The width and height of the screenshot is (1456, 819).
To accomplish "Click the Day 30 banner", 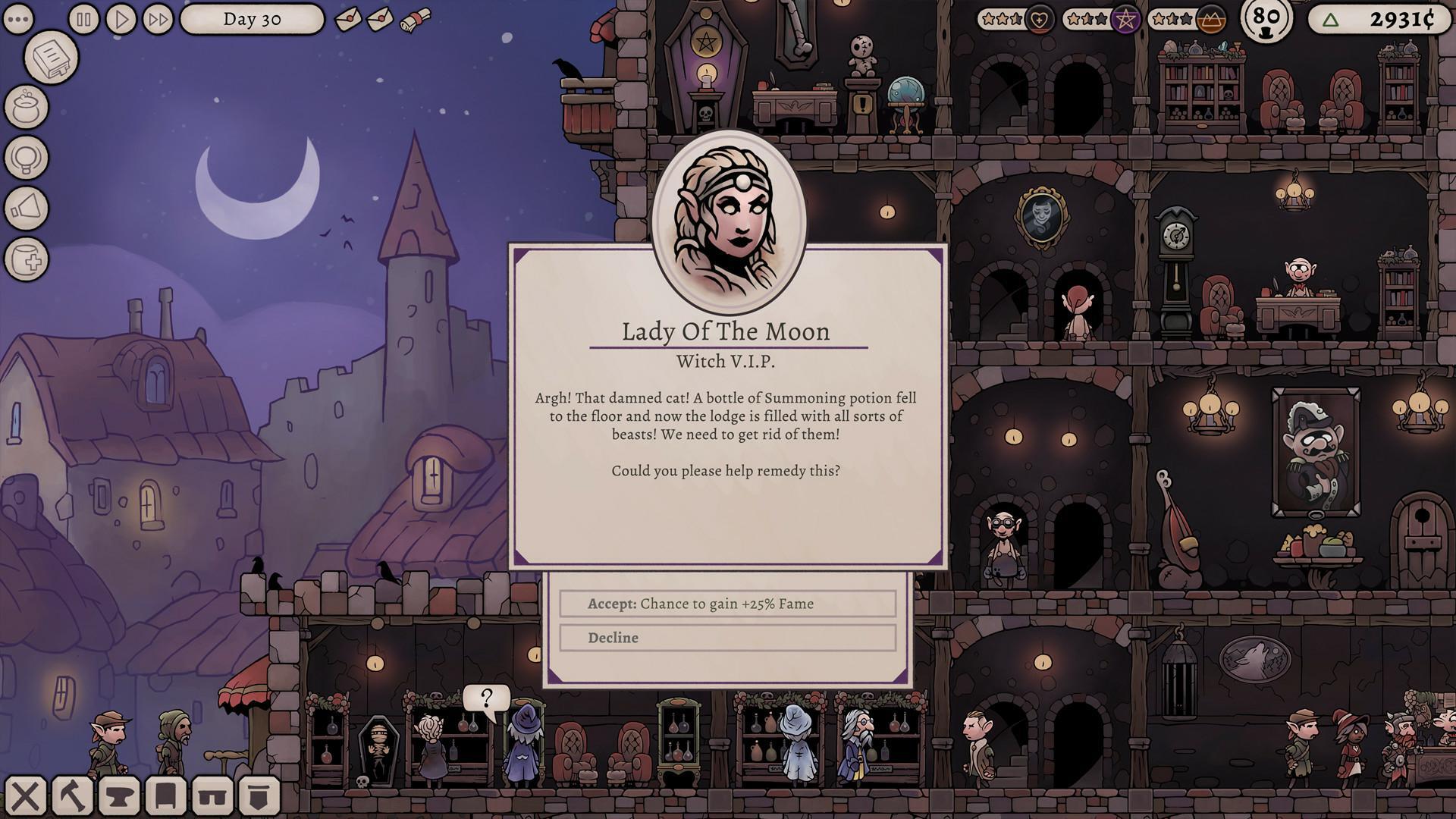I will [252, 20].
